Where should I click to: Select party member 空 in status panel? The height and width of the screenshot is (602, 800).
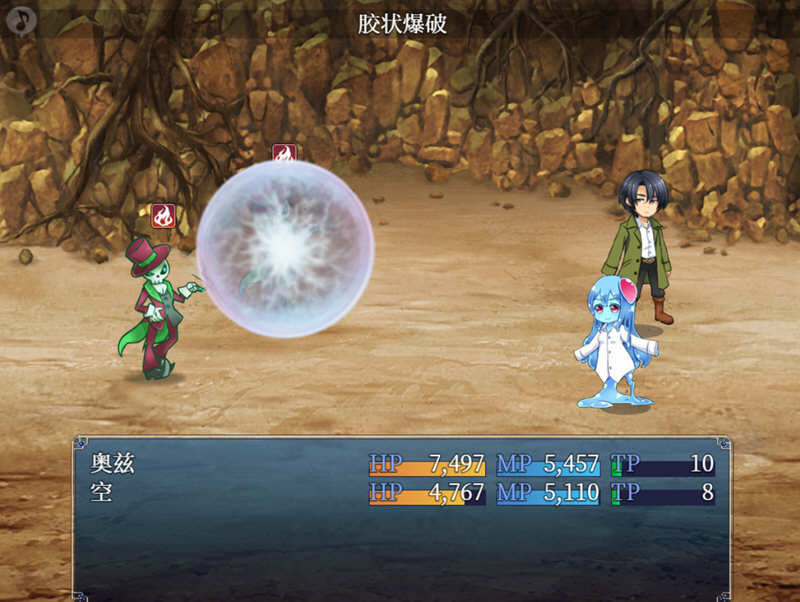tap(102, 492)
